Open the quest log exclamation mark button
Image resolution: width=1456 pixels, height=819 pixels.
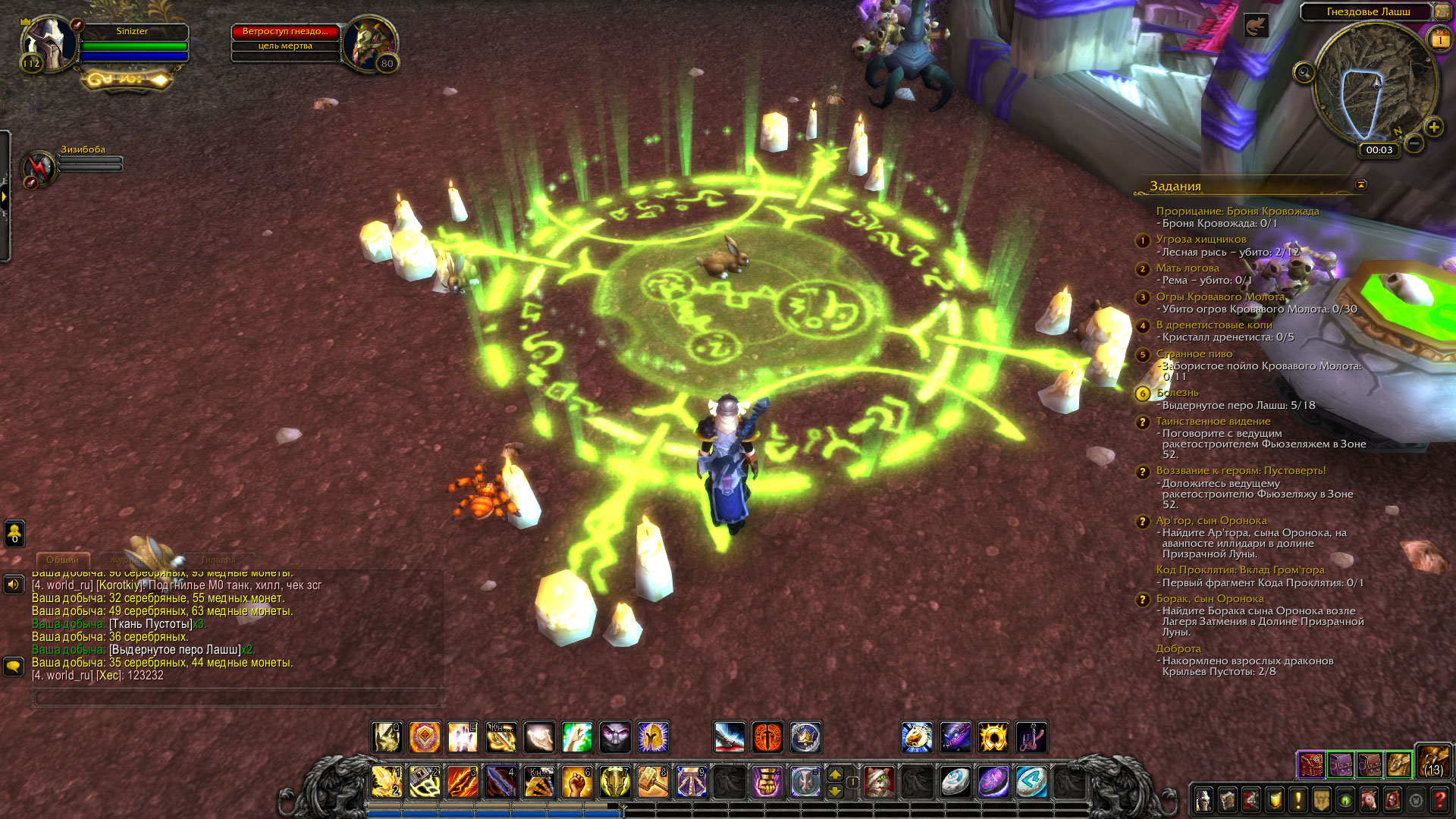(x=1298, y=800)
